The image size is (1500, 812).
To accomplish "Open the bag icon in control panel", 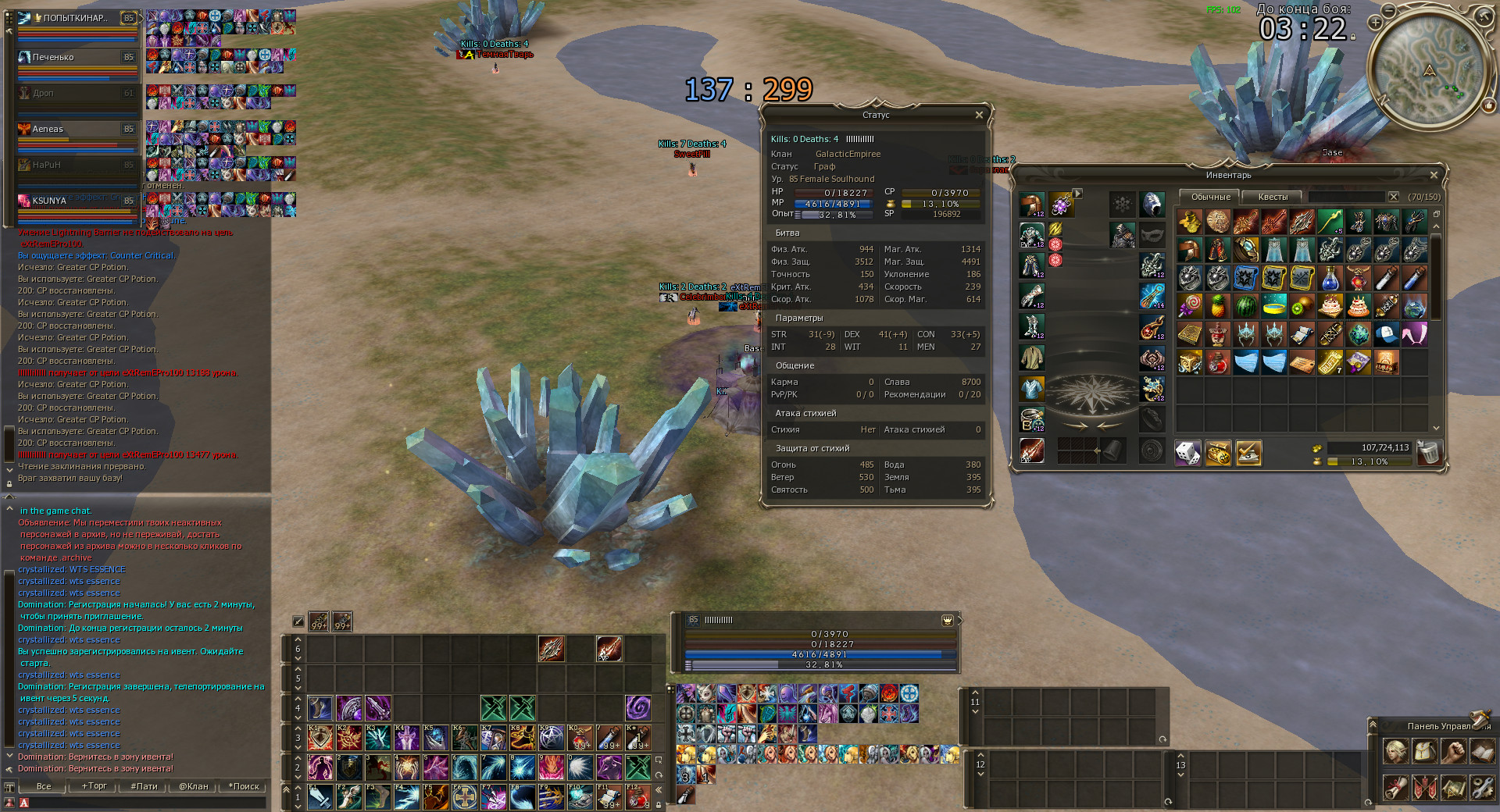I will [x=1425, y=752].
